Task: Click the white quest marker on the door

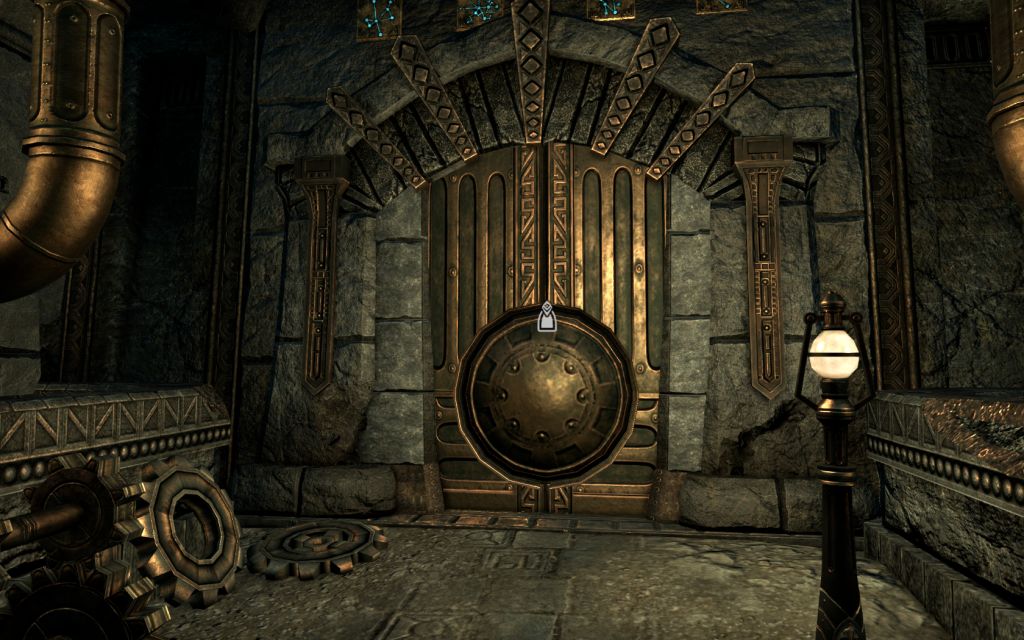Action: [546, 318]
